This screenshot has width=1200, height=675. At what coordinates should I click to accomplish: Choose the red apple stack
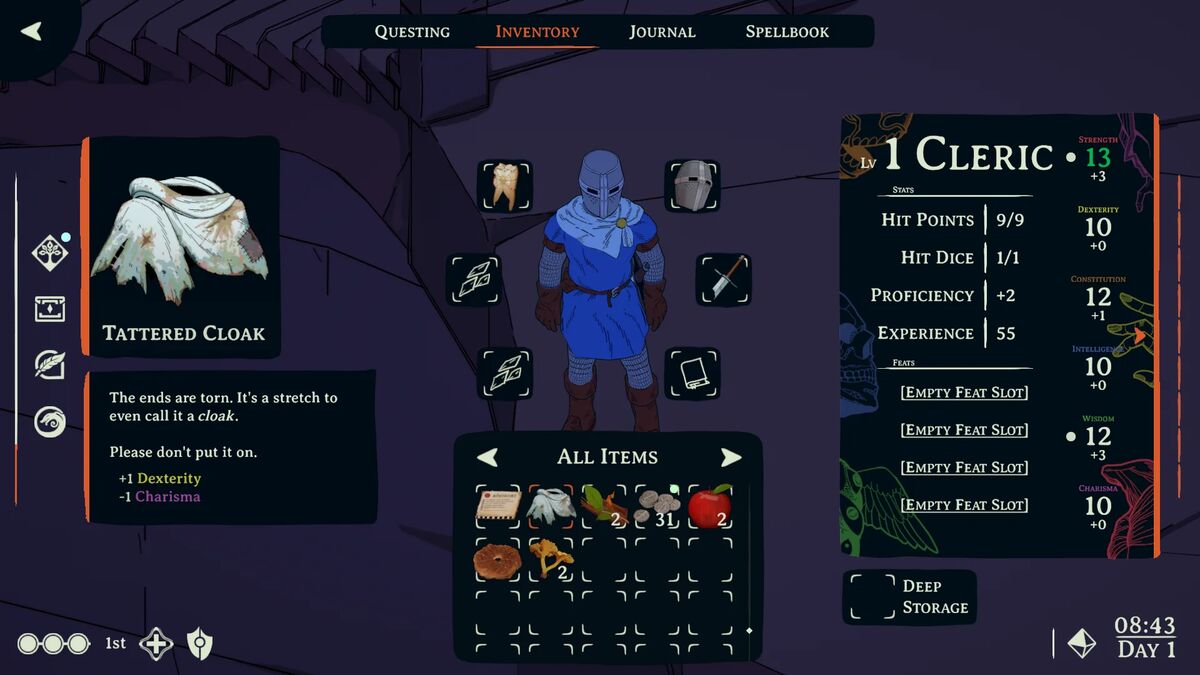(710, 506)
